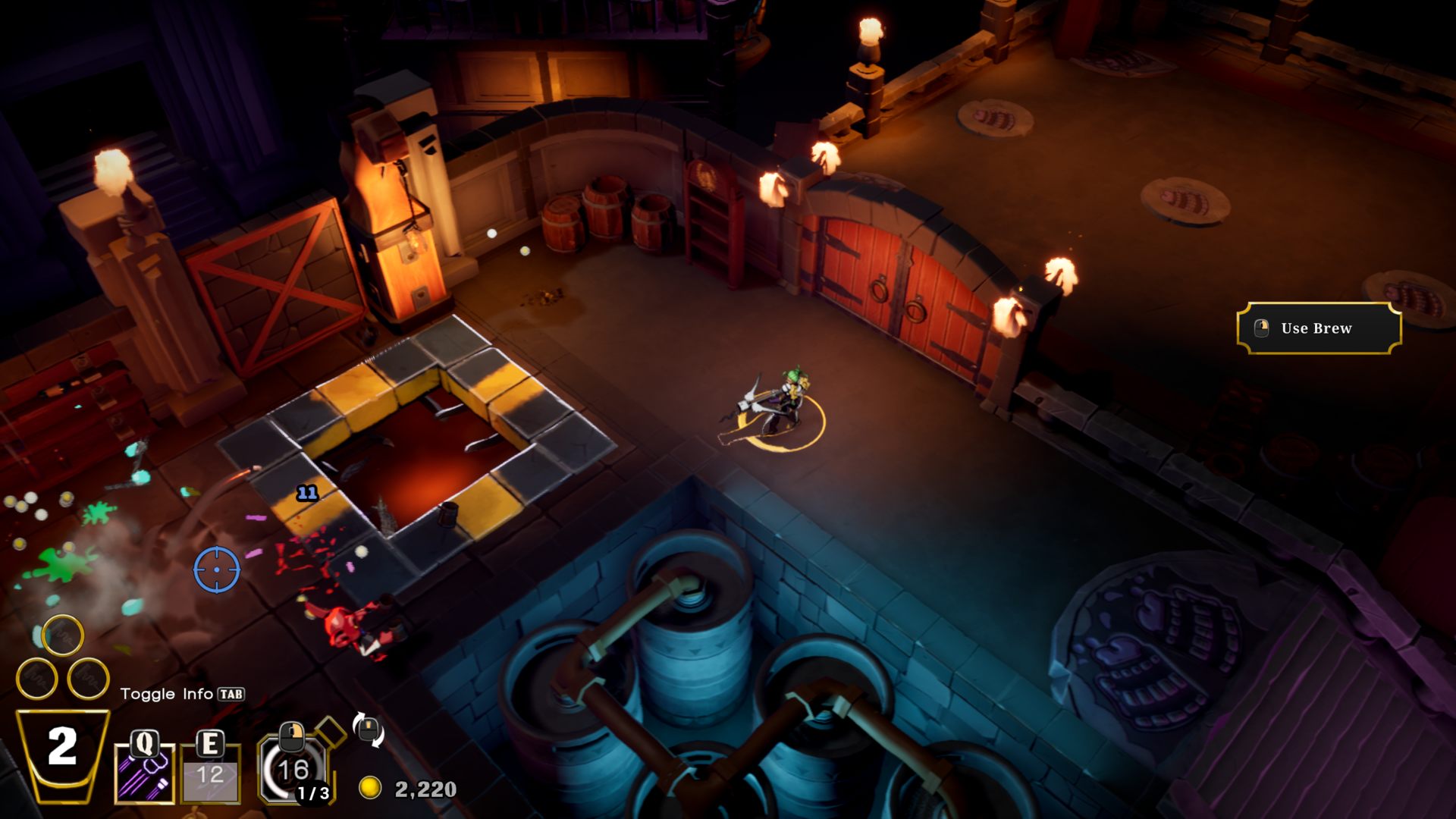Click the Use Brew prompt box

tap(1319, 328)
